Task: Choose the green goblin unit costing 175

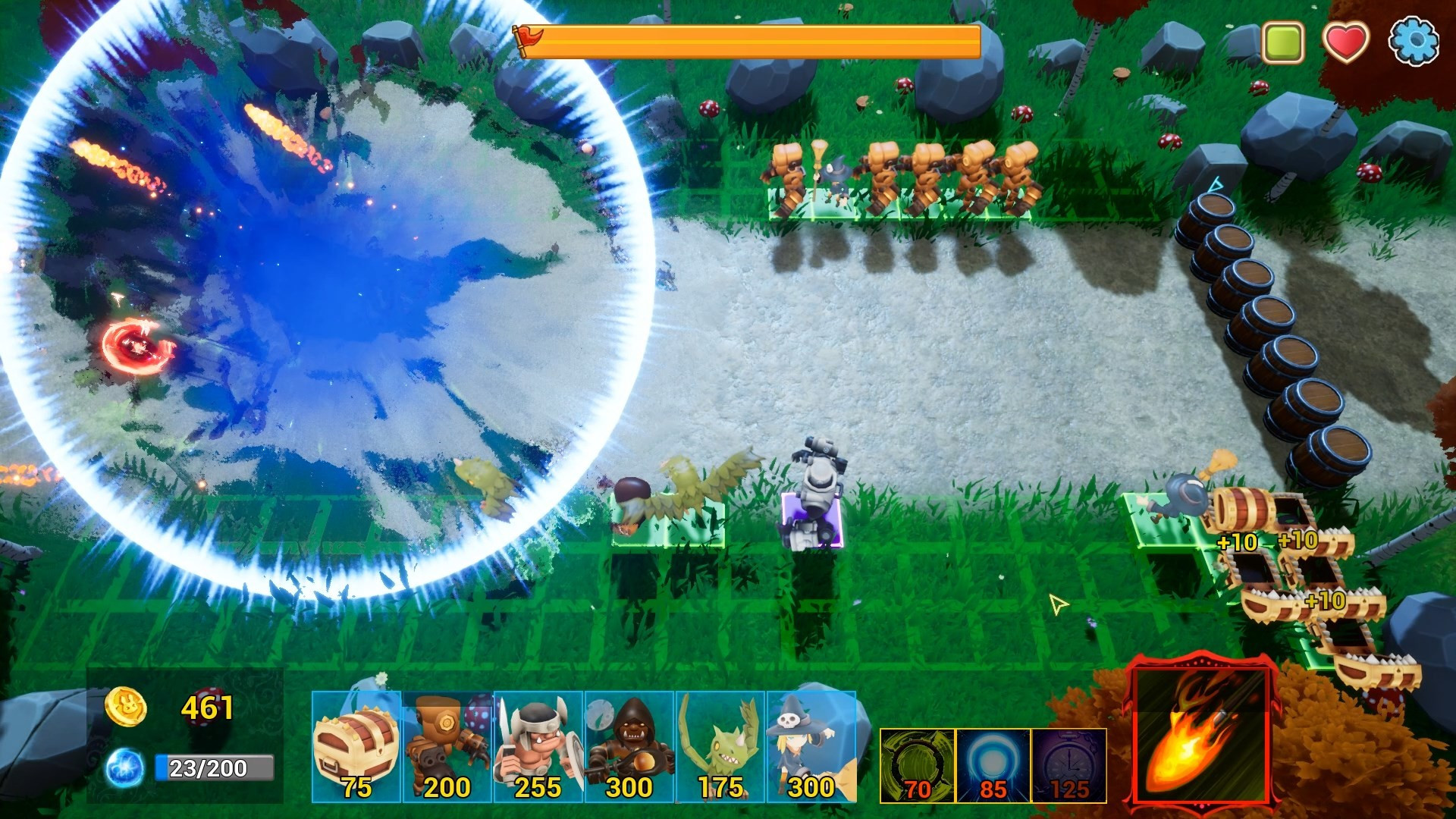Action: coord(720,746)
